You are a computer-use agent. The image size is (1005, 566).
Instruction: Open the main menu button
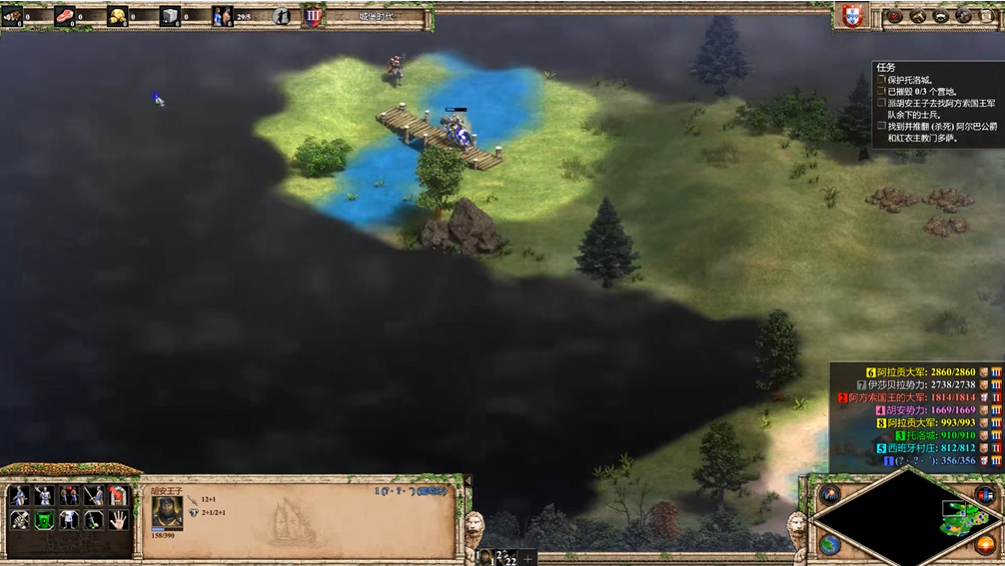click(986, 16)
